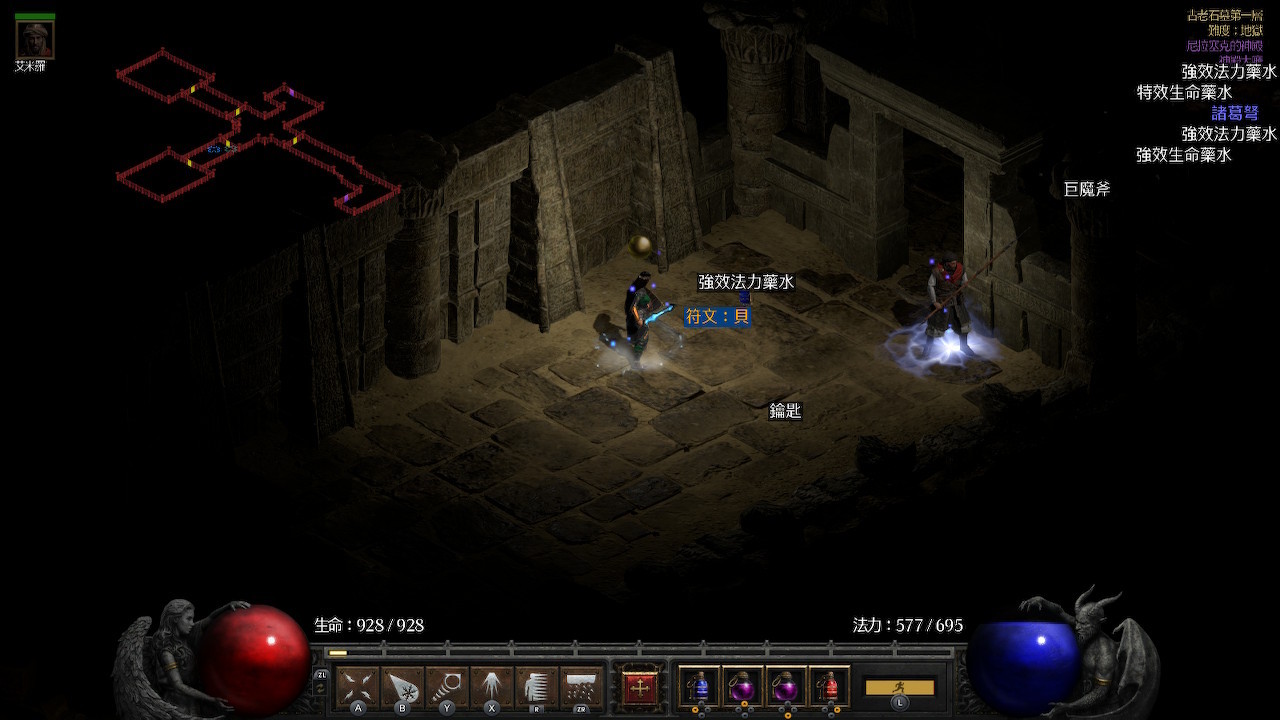Viewport: 1280px width, 720px height.
Task: Pick up the 鑰匙 key label
Action: [x=785, y=411]
